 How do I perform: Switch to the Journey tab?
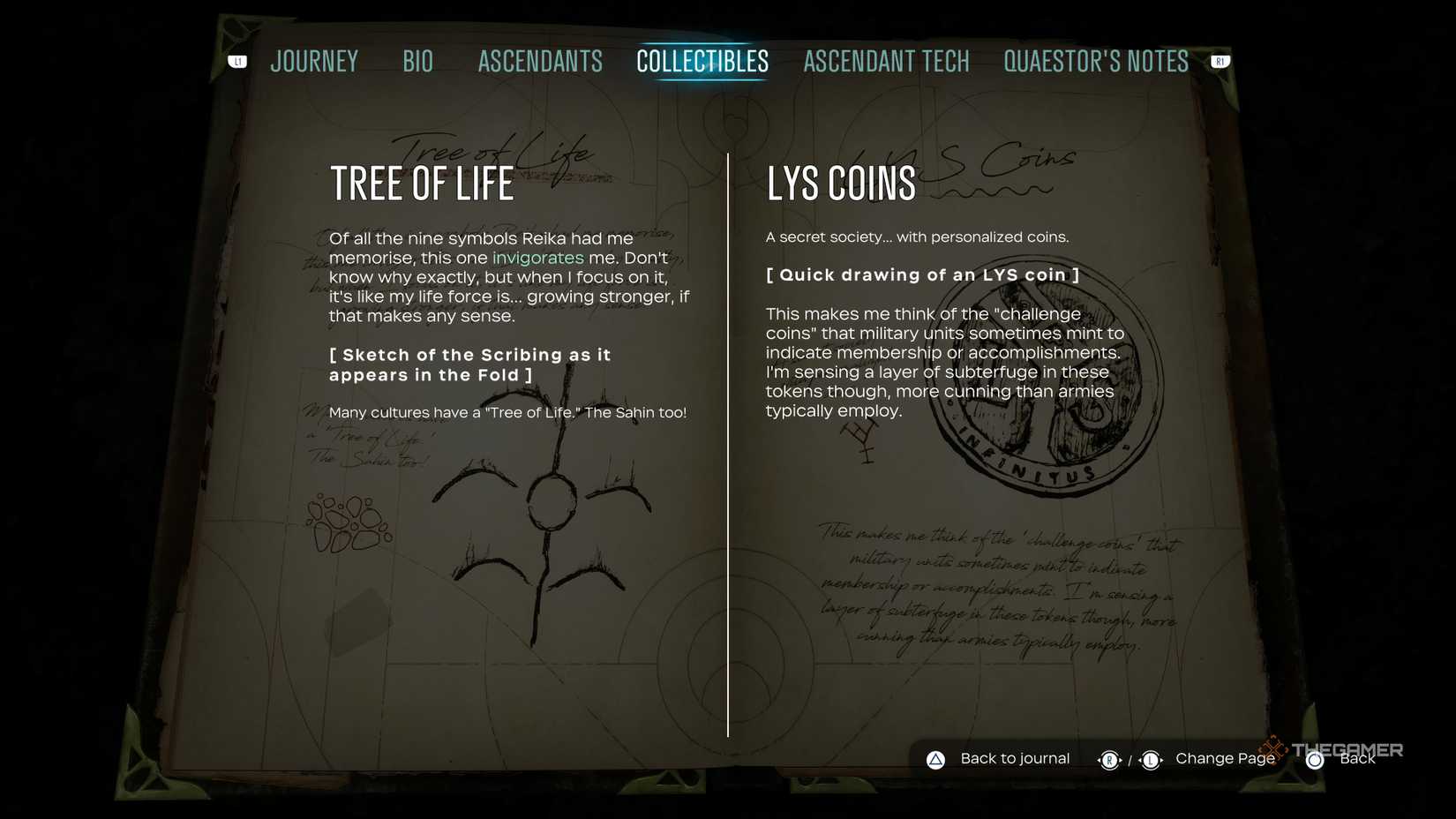pyautogui.click(x=315, y=61)
